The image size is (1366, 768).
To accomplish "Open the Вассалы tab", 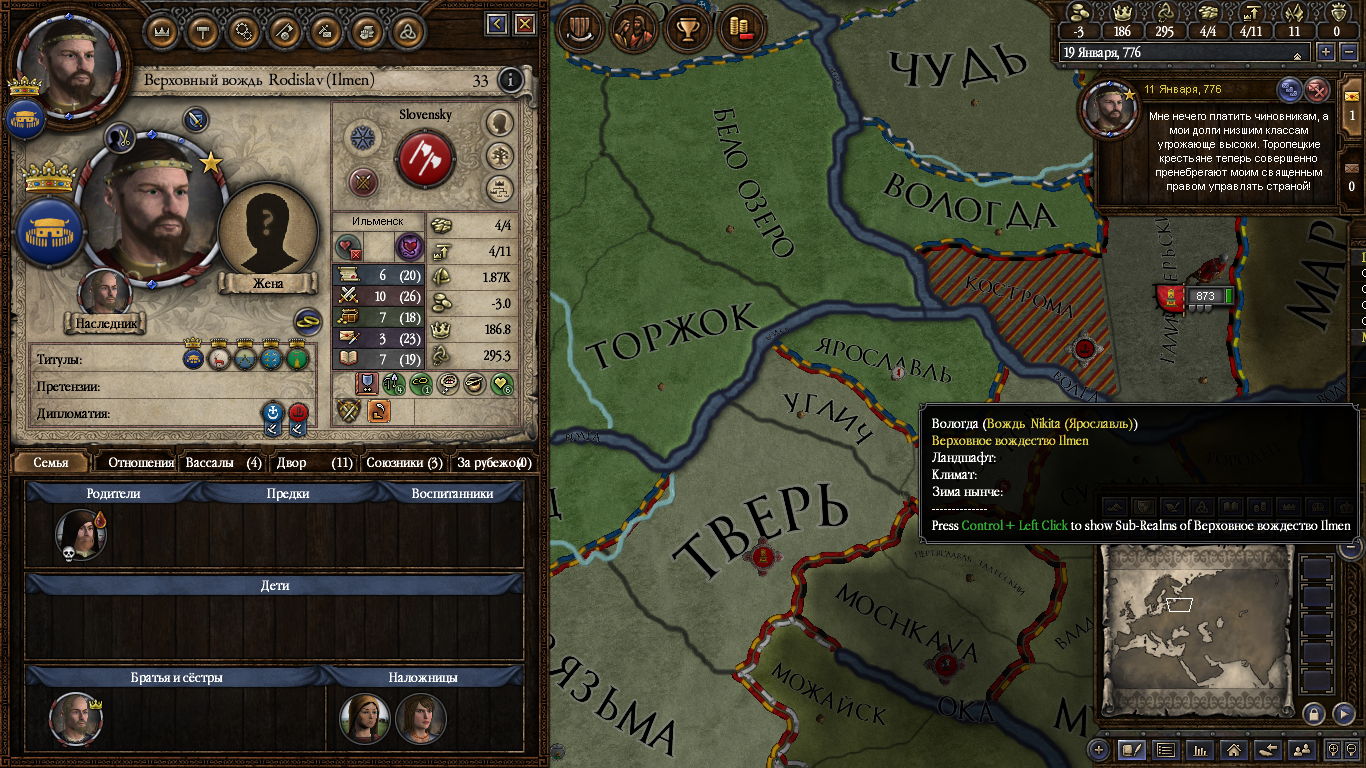I will click(x=223, y=463).
